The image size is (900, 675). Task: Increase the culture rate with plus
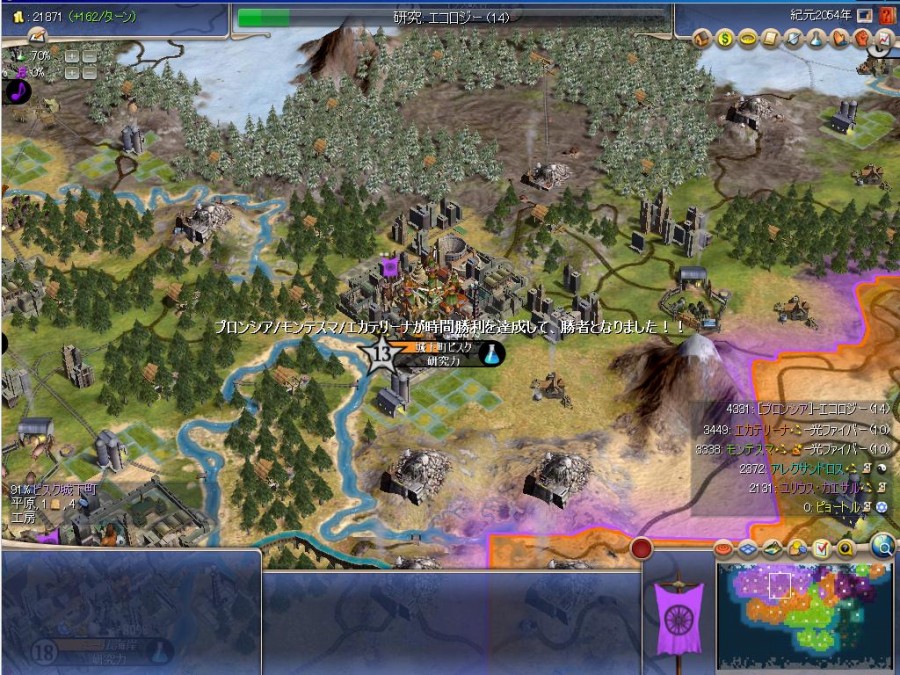click(71, 73)
